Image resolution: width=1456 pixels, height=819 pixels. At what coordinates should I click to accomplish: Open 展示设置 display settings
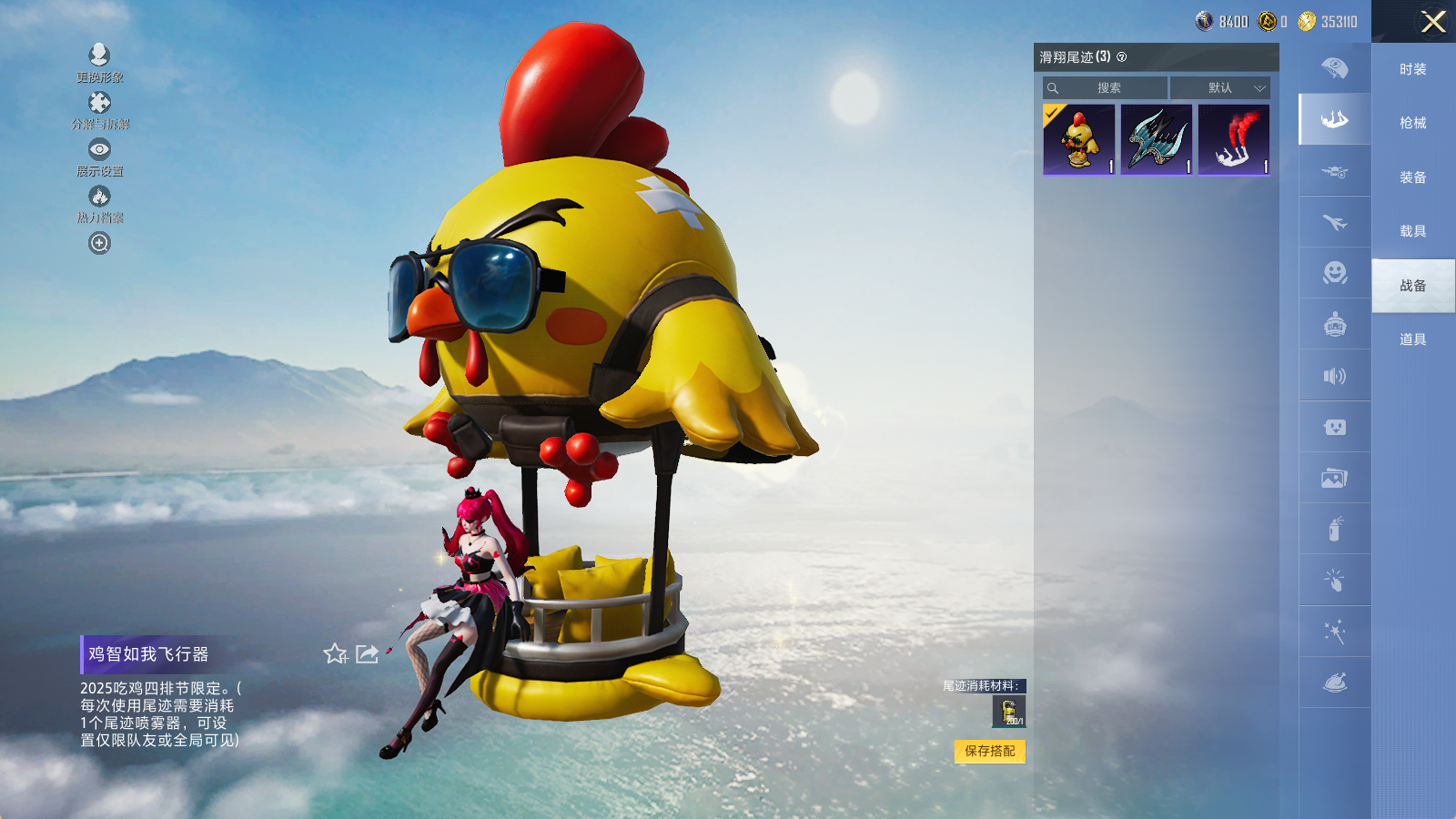pyautogui.click(x=99, y=157)
